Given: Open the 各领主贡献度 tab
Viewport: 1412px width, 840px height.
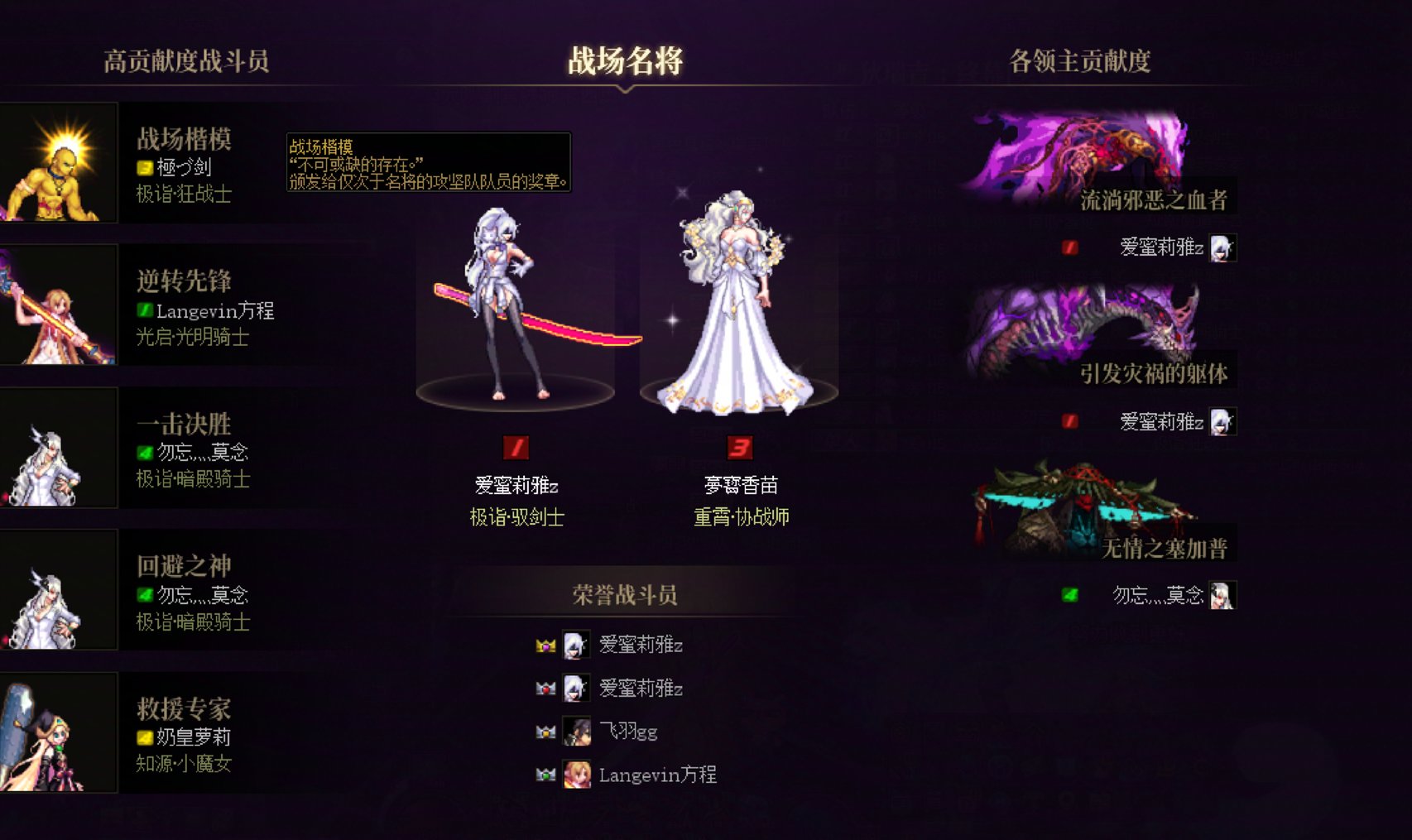Looking at the screenshot, I should (1080, 59).
